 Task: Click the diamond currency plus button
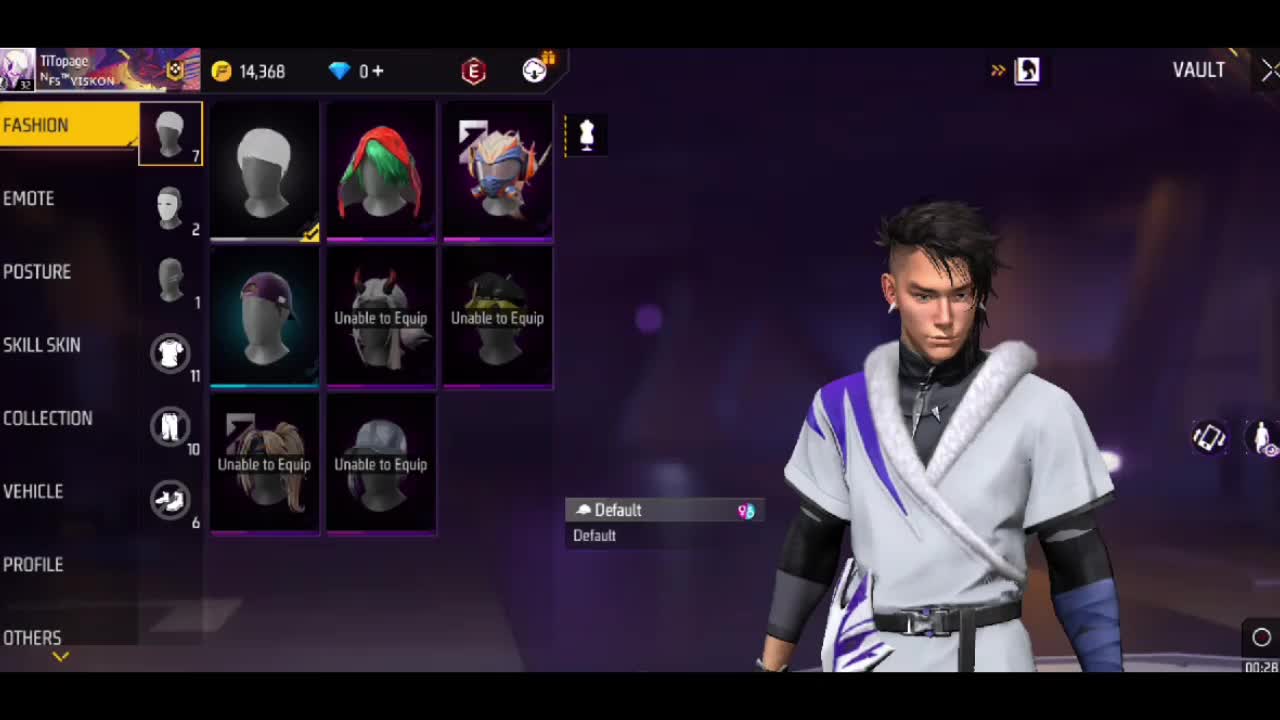tap(378, 71)
